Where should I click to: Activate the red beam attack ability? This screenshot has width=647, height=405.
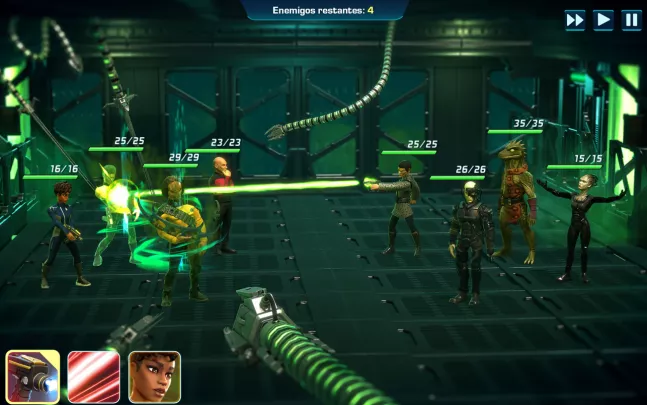(94, 376)
